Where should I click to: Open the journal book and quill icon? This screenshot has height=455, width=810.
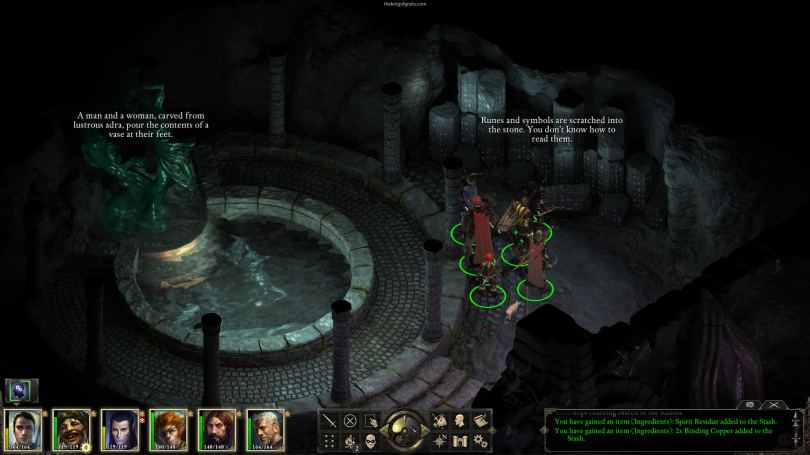pyautogui.click(x=480, y=421)
